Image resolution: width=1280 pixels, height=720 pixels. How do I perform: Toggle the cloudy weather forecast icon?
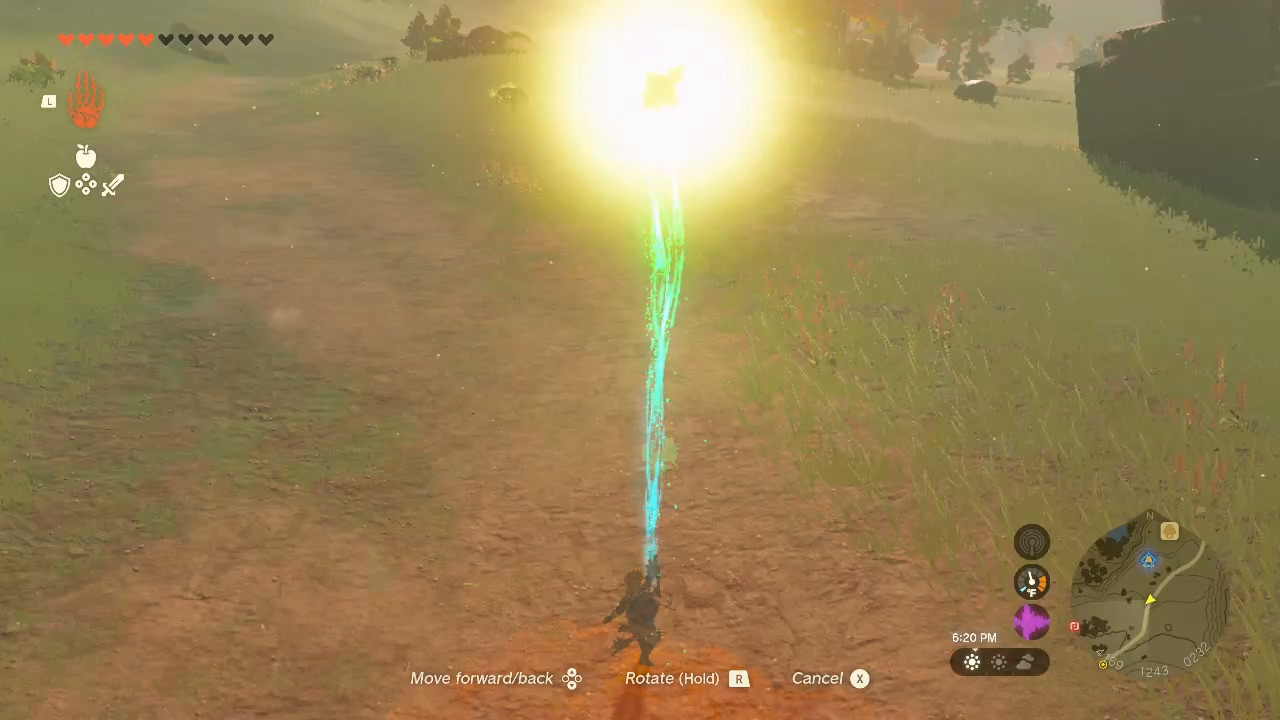tap(1025, 661)
